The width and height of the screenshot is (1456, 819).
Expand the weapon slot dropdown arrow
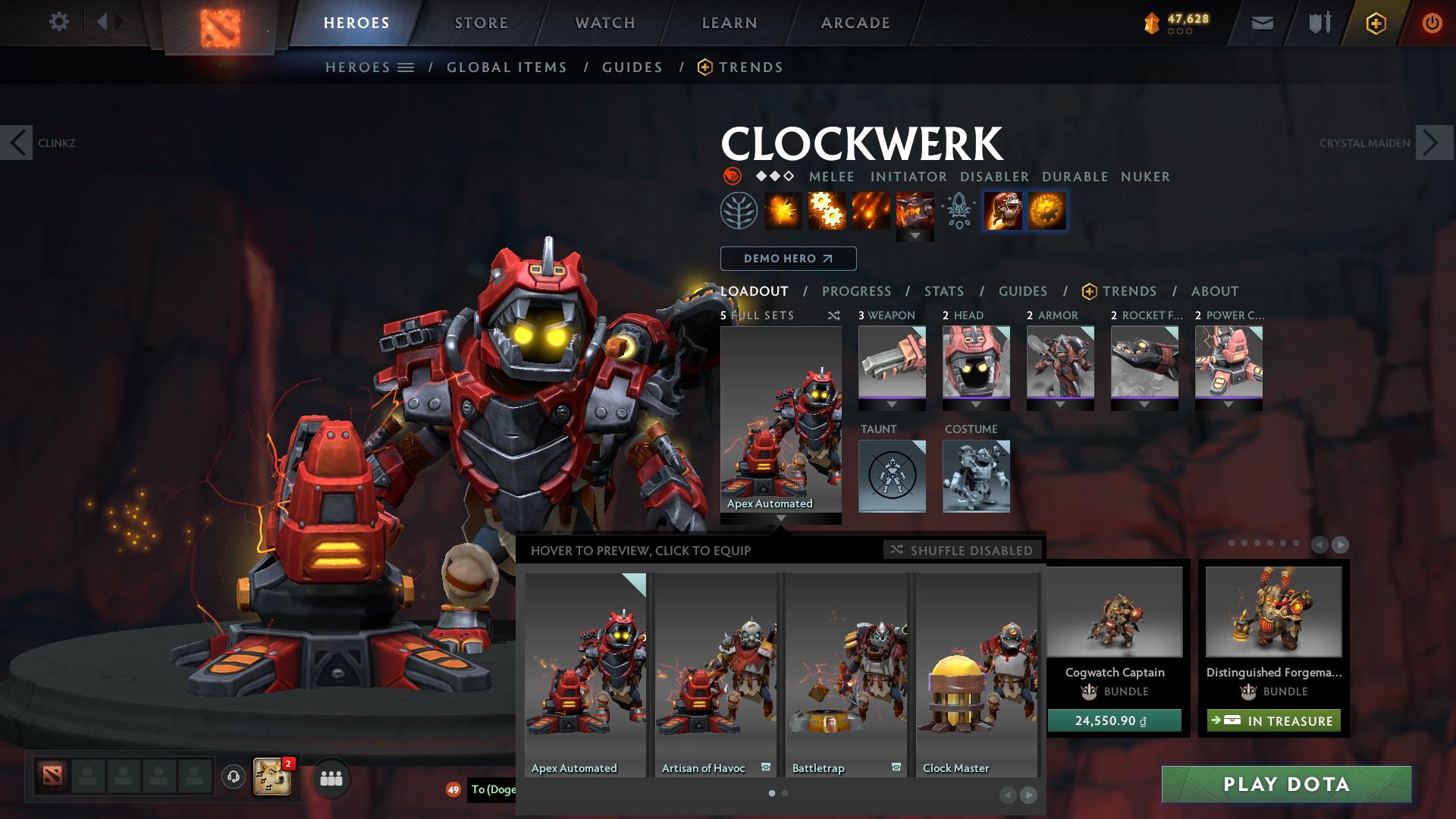[892, 406]
